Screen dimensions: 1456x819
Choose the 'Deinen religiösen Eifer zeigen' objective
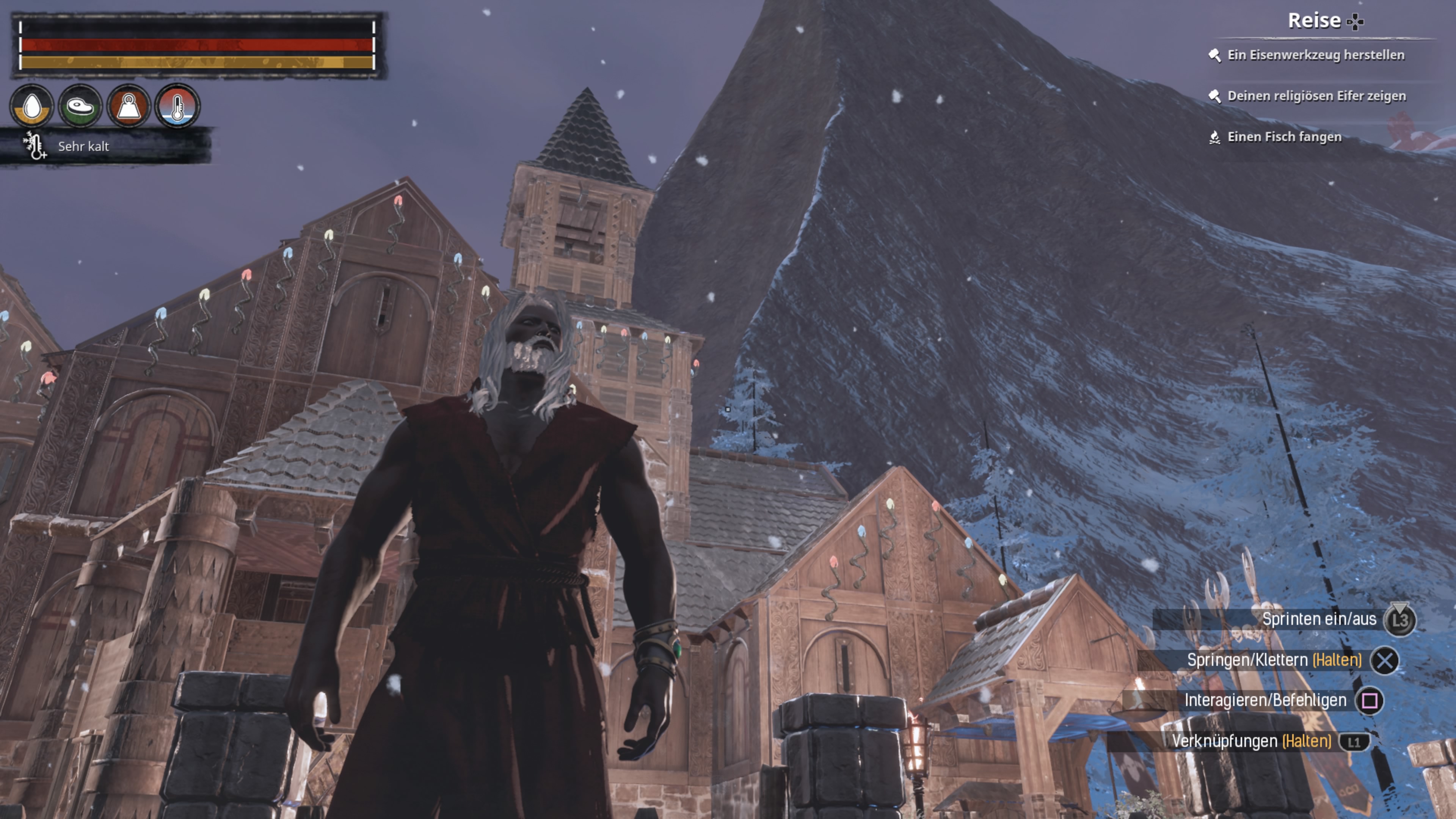coord(1316,96)
